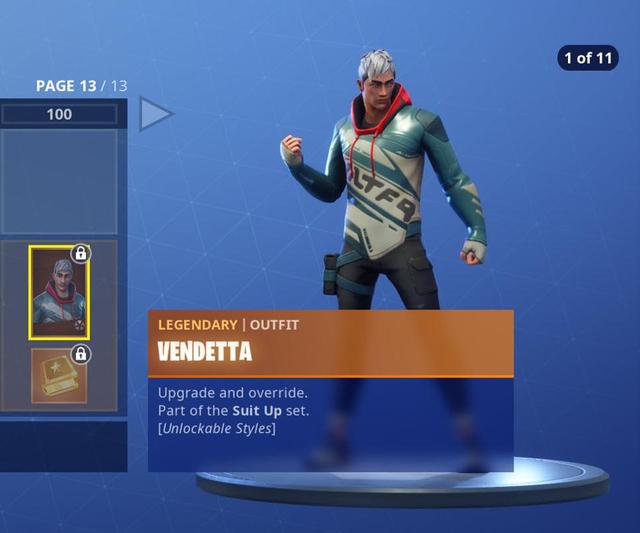Click the page arrow beside tier 100
Image resolution: width=640 pixels, height=533 pixels.
155,114
